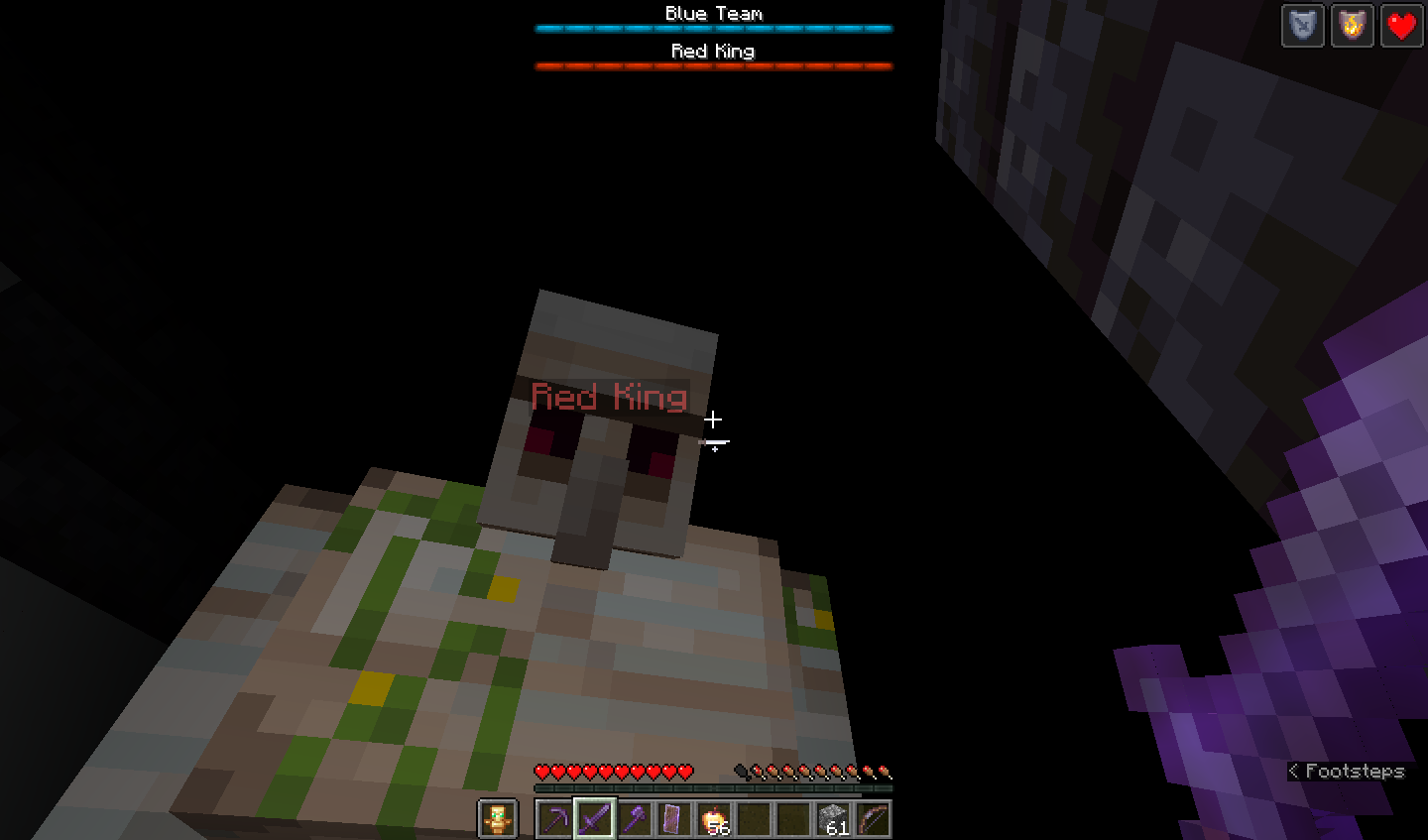Click the leftmost heart in the health bar

pos(540,772)
